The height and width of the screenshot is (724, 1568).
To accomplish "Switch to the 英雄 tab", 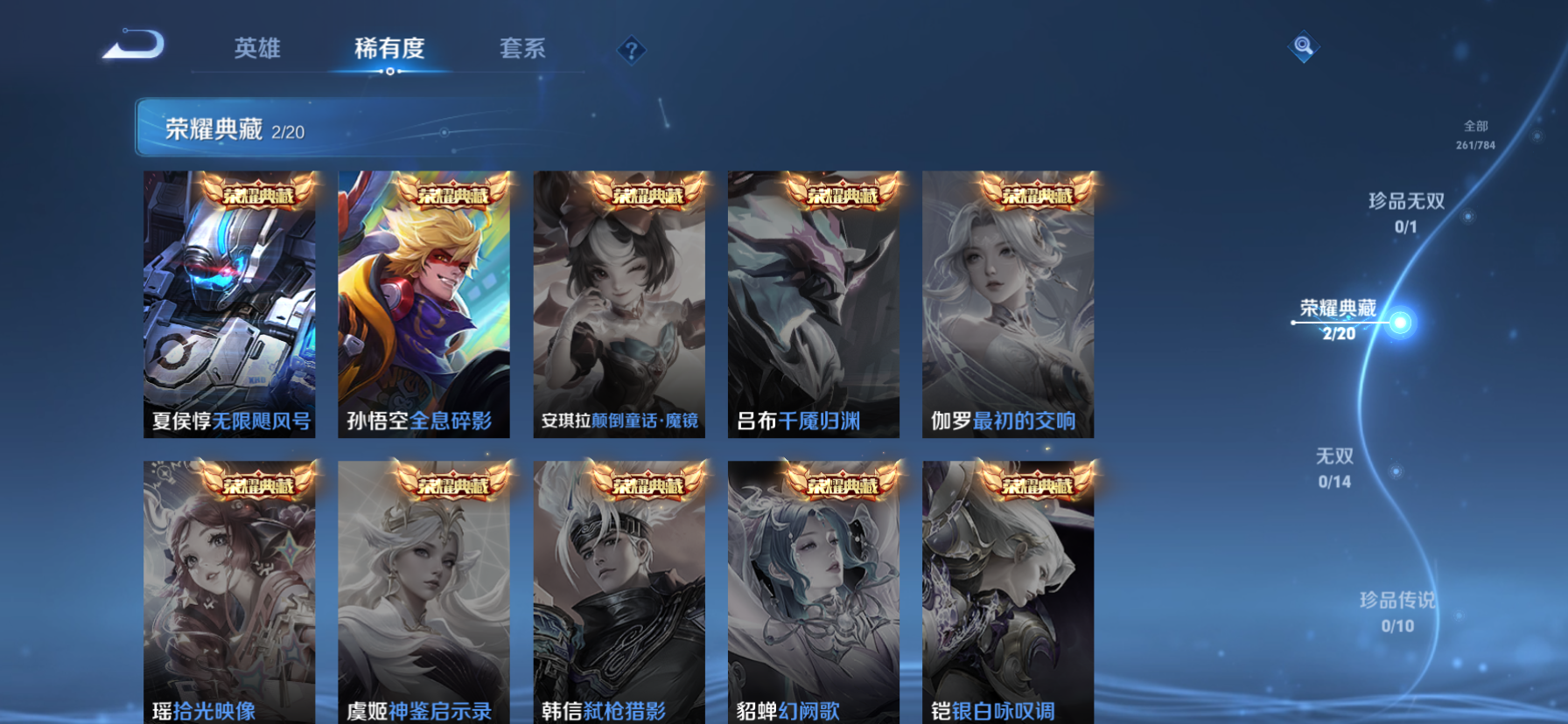I will [x=257, y=49].
